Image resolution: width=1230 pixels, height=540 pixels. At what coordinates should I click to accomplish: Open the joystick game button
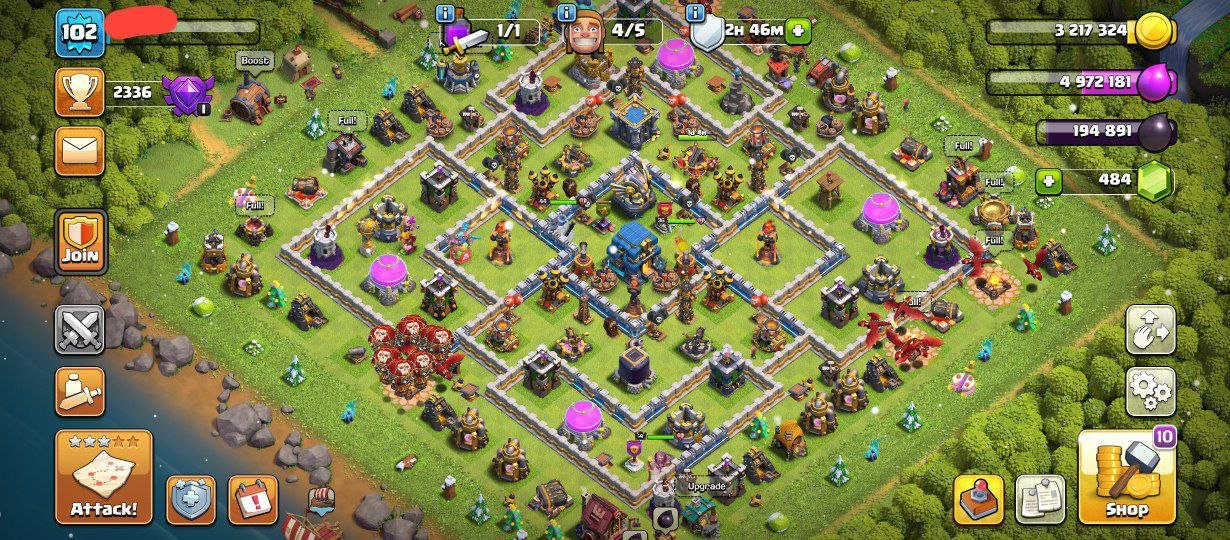point(978,499)
